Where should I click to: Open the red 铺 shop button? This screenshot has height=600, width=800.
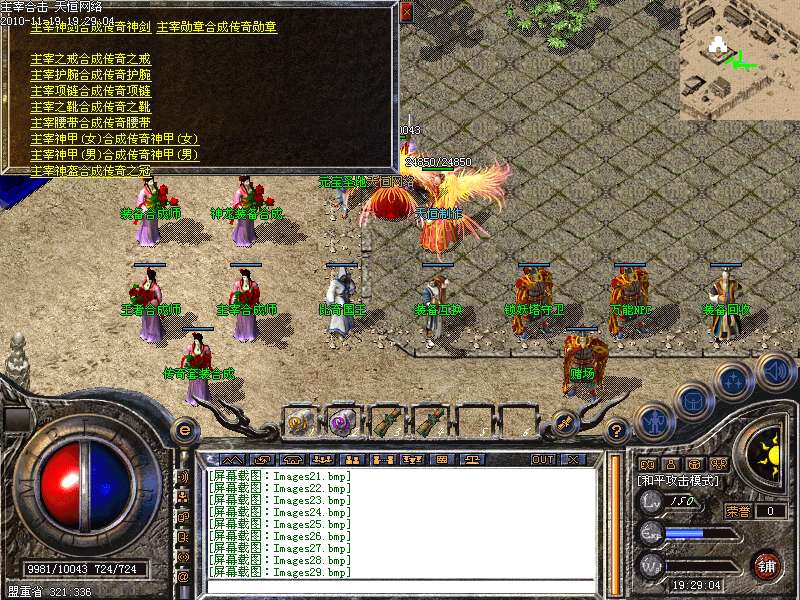(x=767, y=565)
